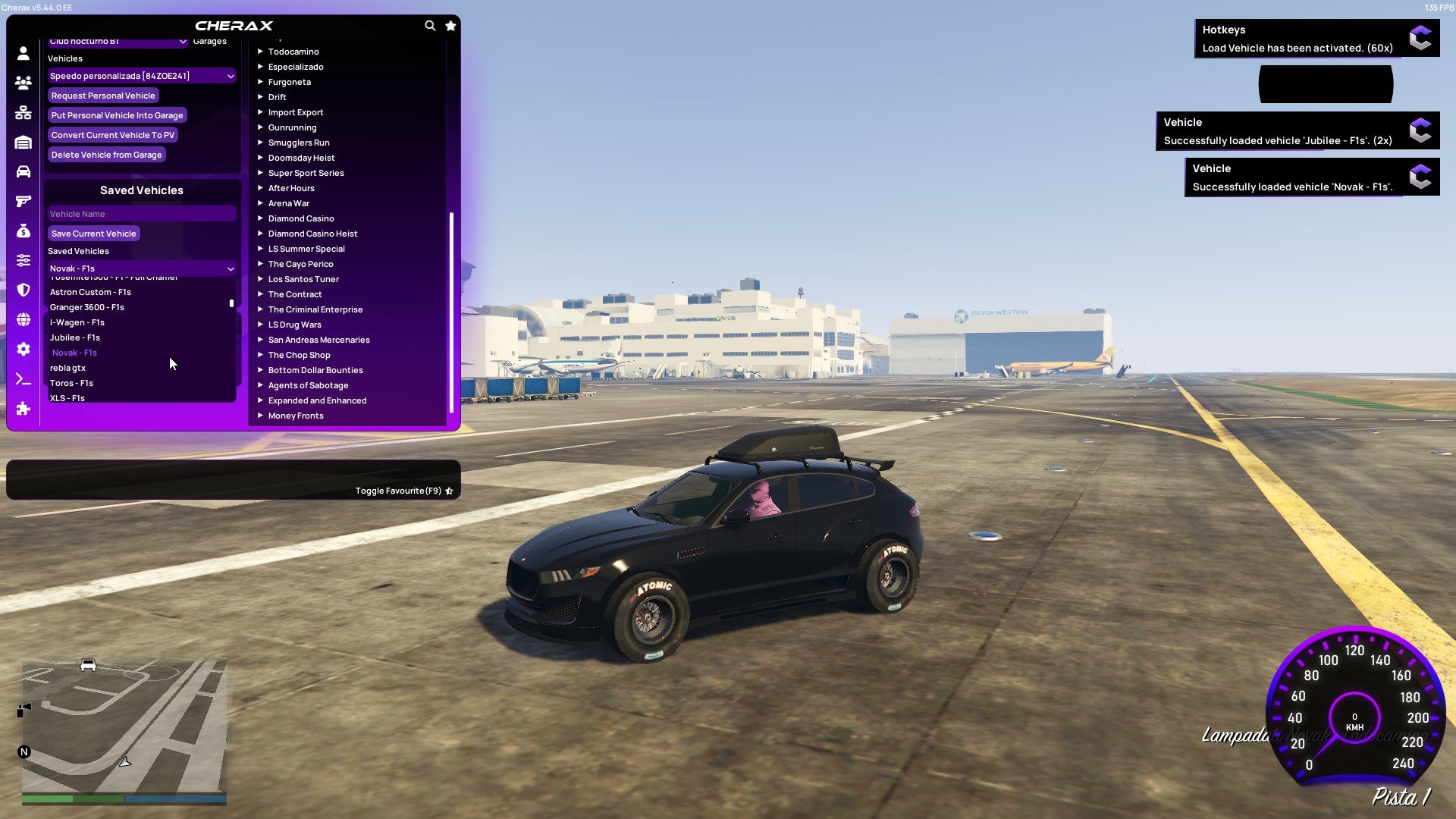Image resolution: width=1456 pixels, height=819 pixels.
Task: Click the garage icon in the sidebar
Action: pos(23,142)
